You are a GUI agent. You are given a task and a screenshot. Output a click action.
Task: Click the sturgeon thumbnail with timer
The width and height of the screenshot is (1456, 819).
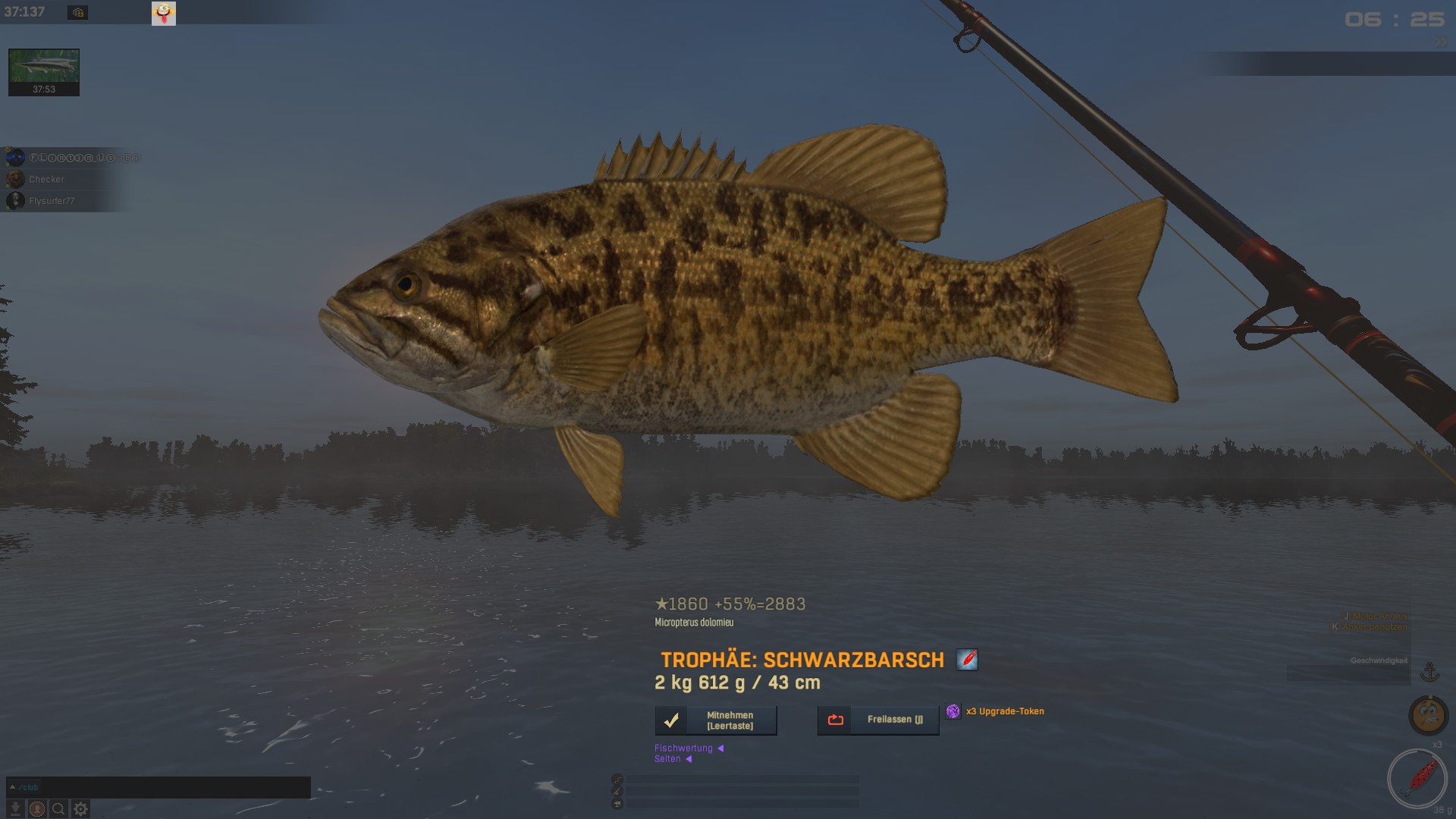44,72
